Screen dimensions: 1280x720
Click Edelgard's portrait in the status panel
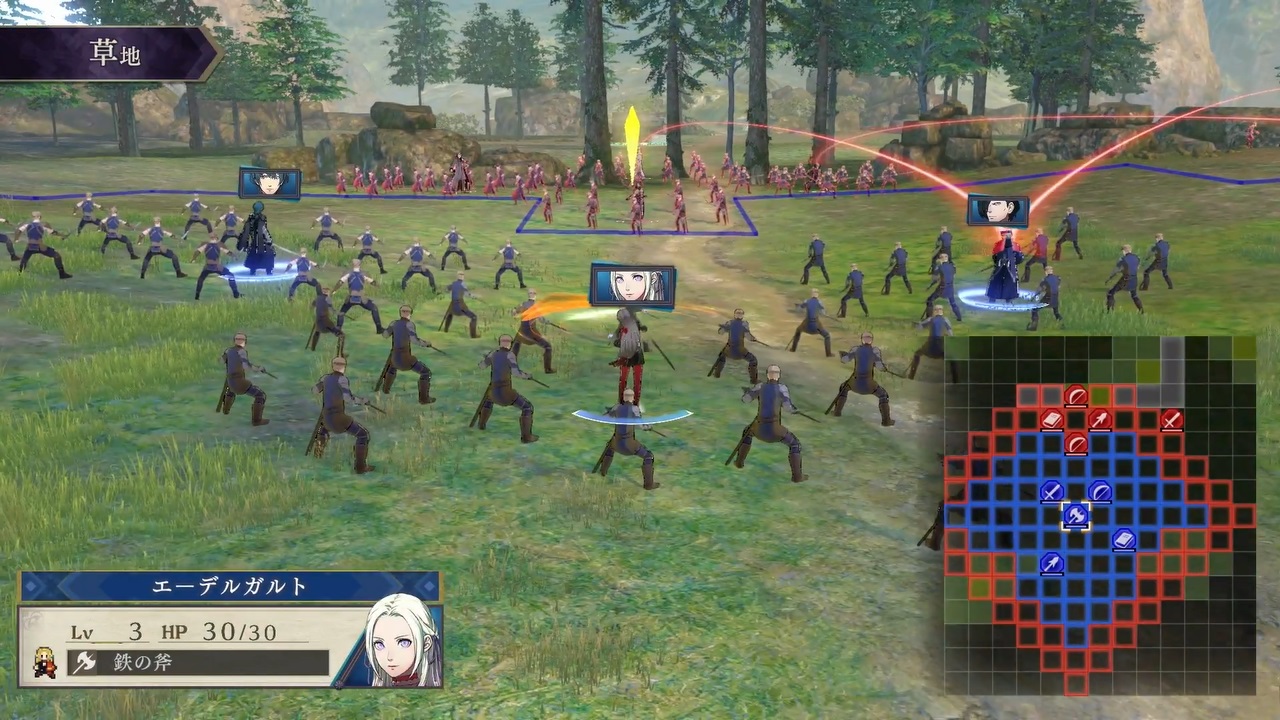(x=403, y=642)
